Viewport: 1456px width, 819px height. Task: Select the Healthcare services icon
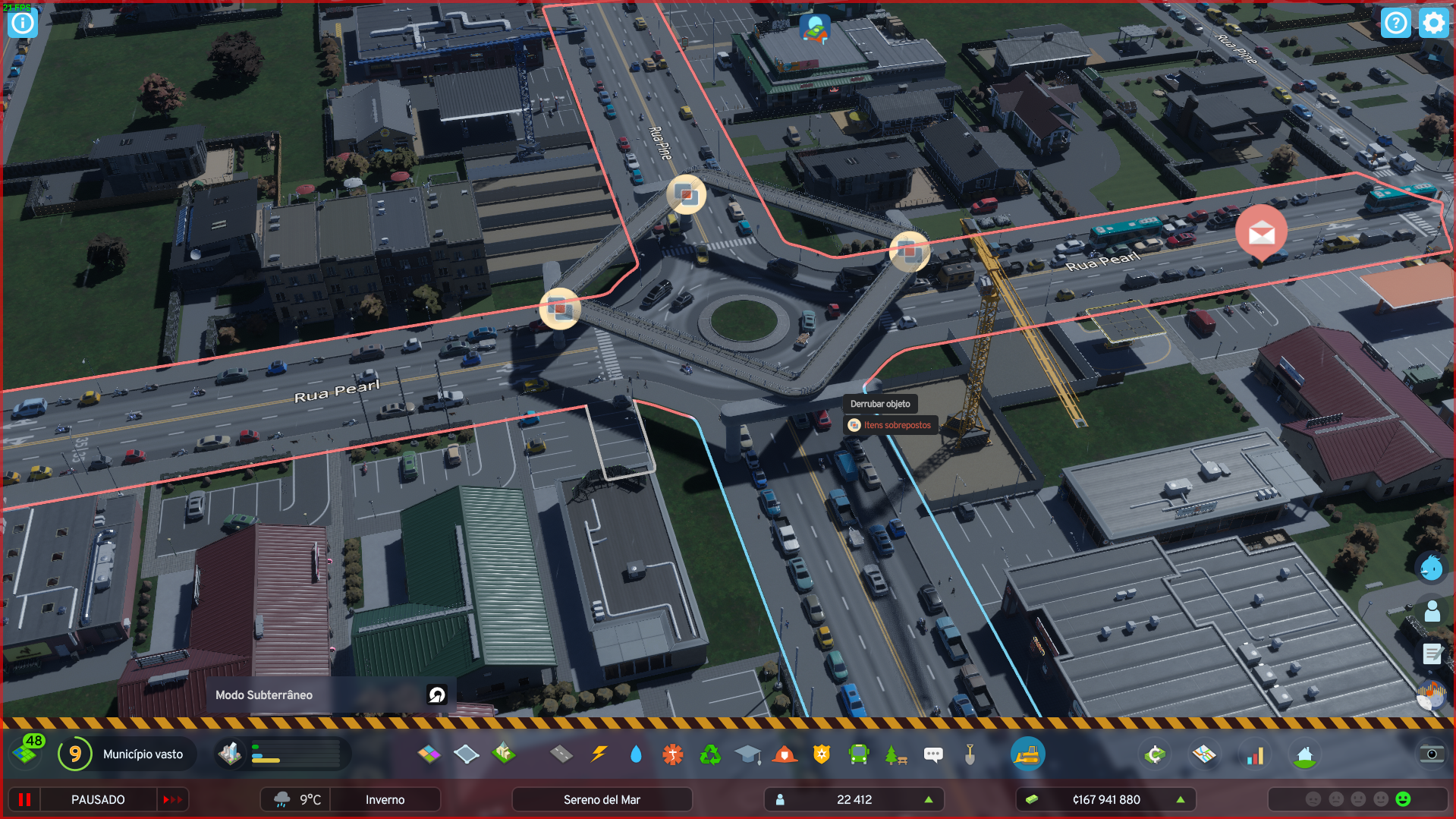click(671, 754)
